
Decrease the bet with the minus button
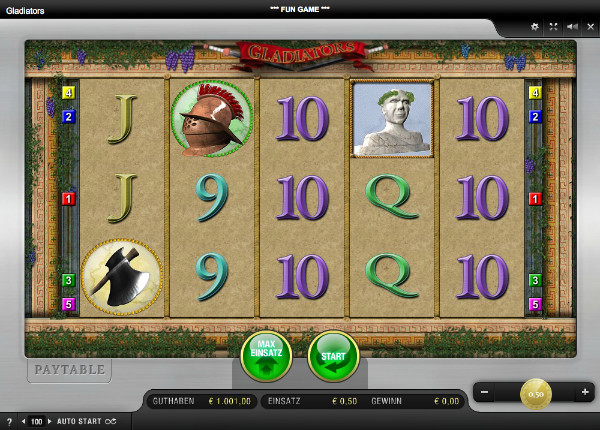485,392
